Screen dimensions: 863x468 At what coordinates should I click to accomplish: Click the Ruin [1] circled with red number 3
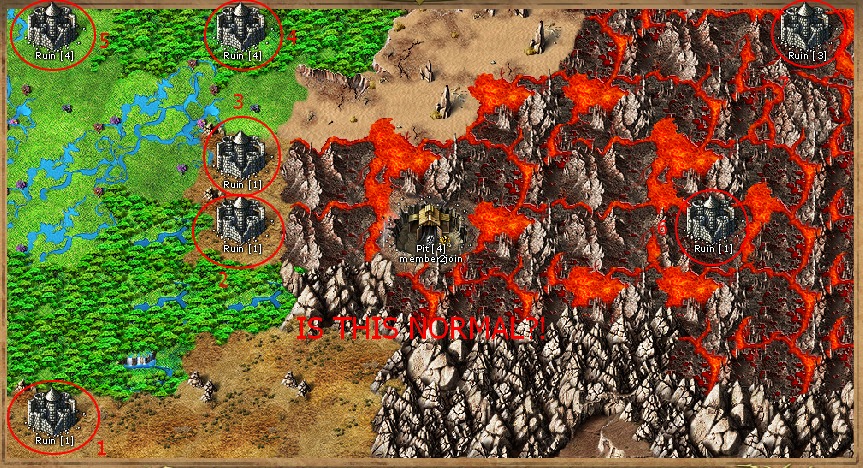click(x=242, y=155)
